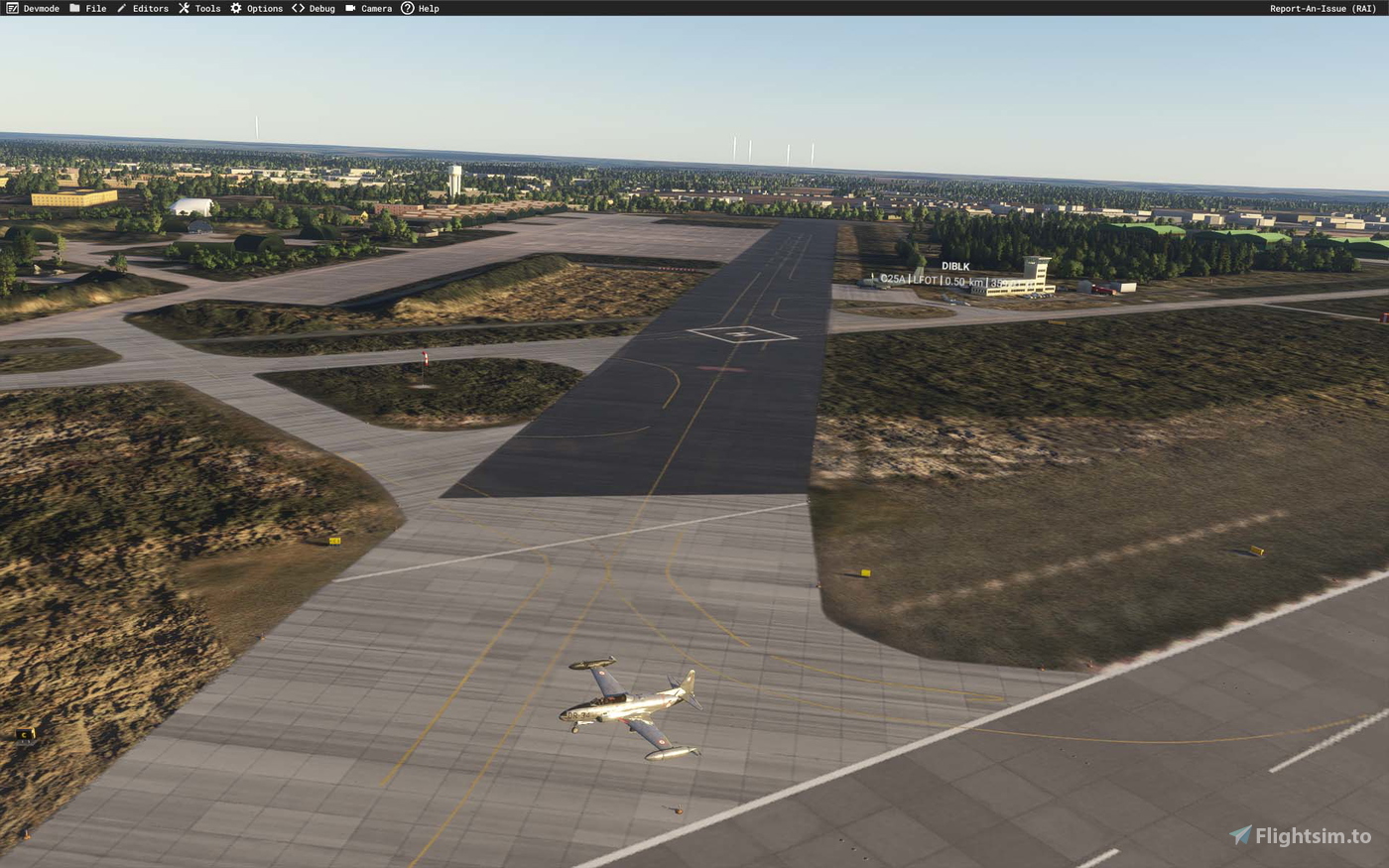Click the folder icon beside File

73,8
